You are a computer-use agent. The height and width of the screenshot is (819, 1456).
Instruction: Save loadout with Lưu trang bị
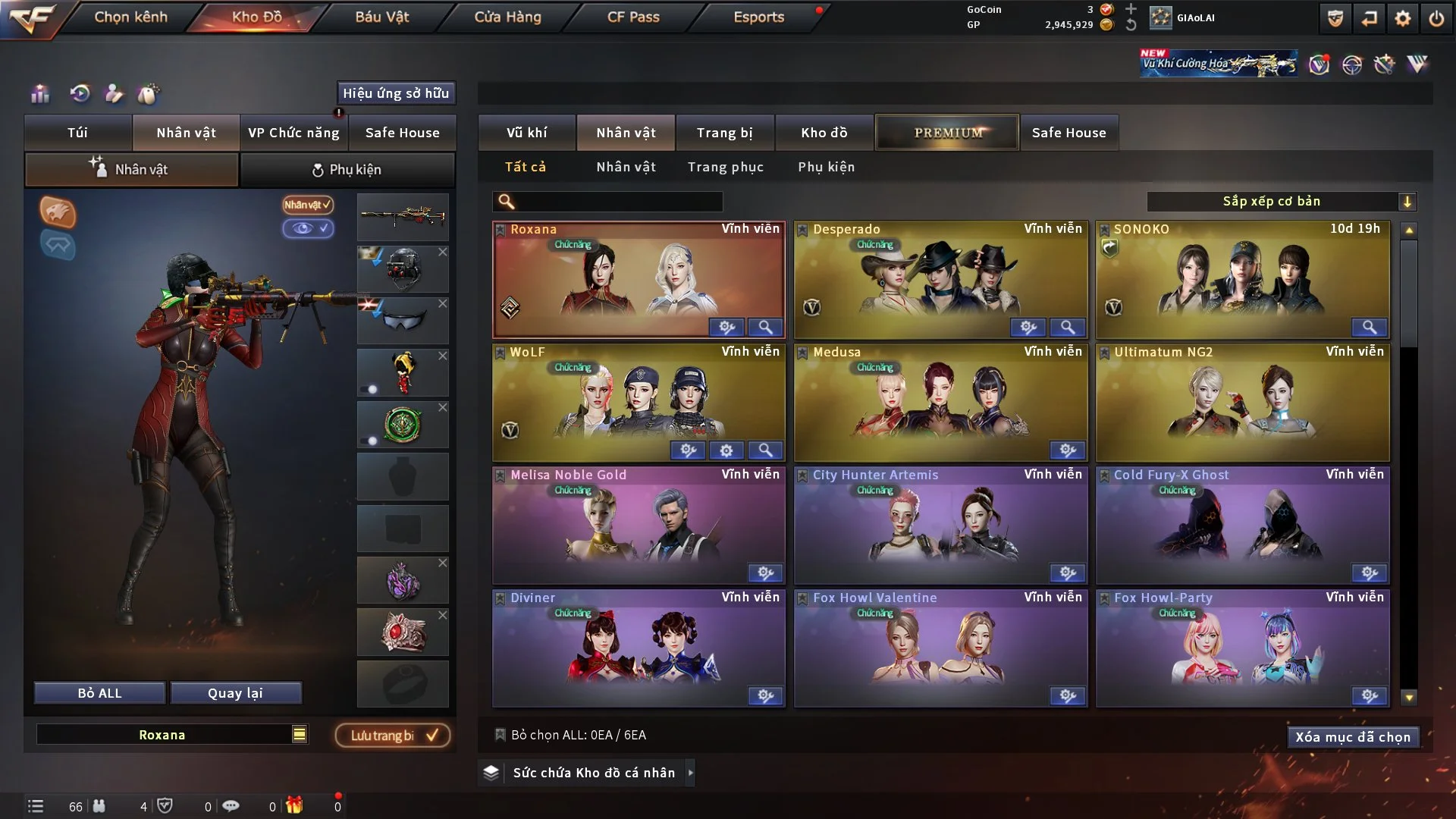point(393,735)
